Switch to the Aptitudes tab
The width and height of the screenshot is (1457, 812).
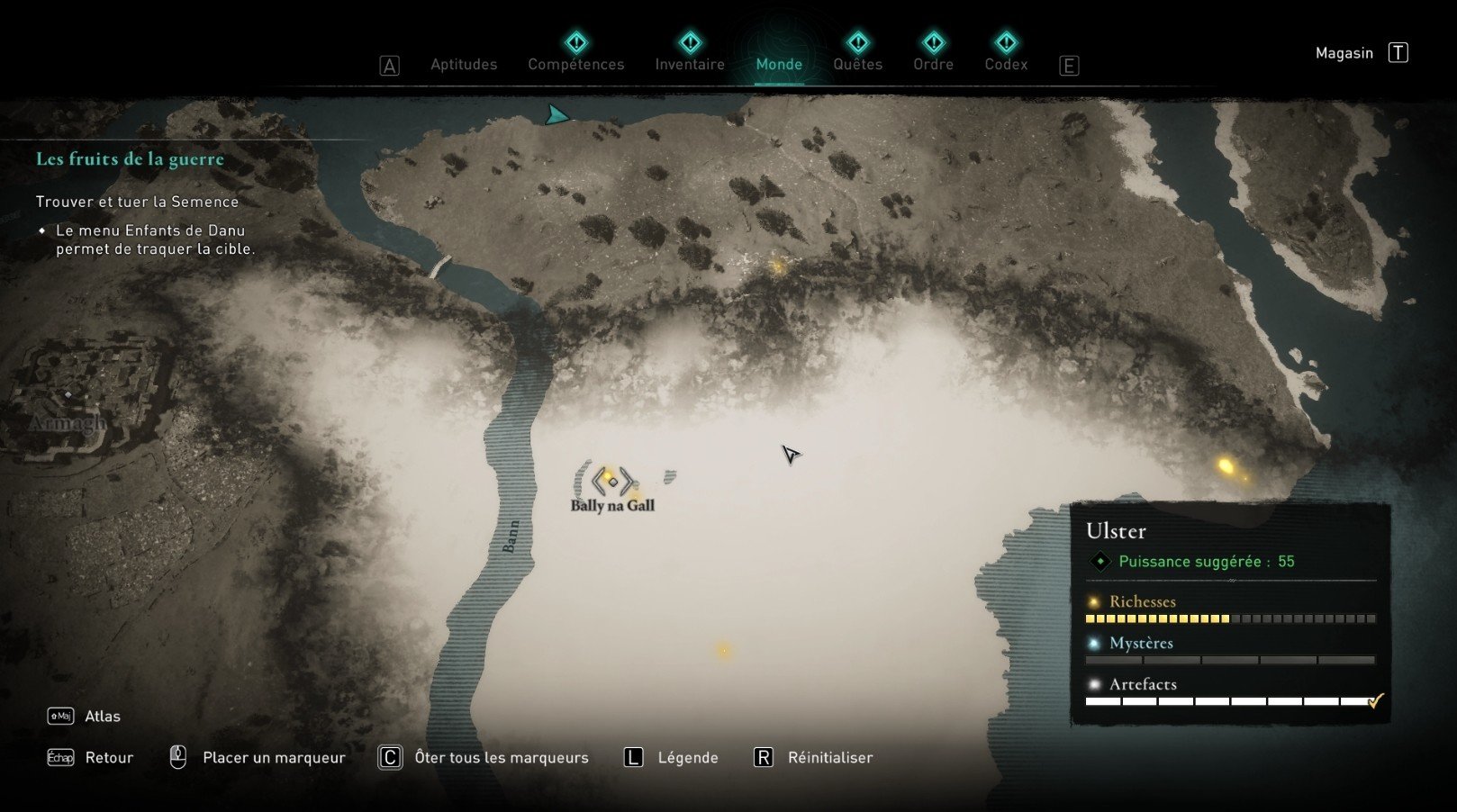tap(463, 64)
